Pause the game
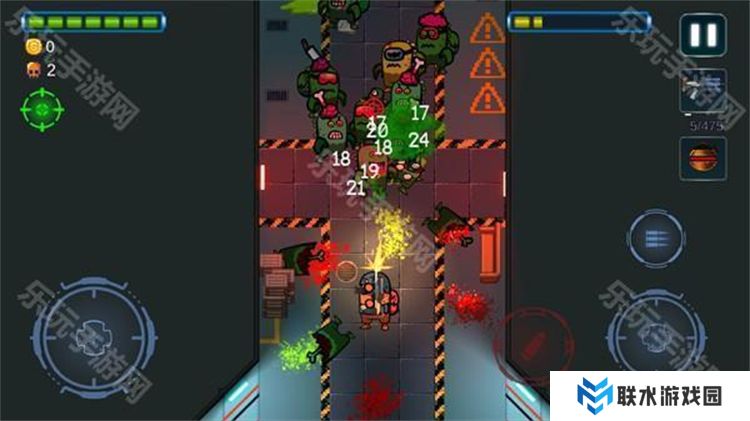This screenshot has height=421, width=750. (x=703, y=36)
